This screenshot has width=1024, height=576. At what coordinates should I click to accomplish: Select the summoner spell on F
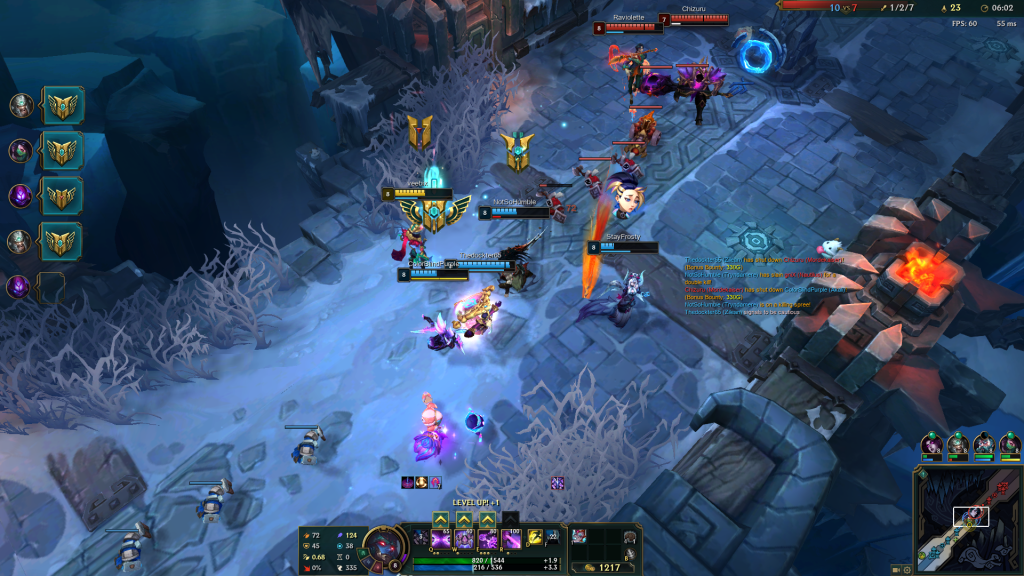[552, 538]
